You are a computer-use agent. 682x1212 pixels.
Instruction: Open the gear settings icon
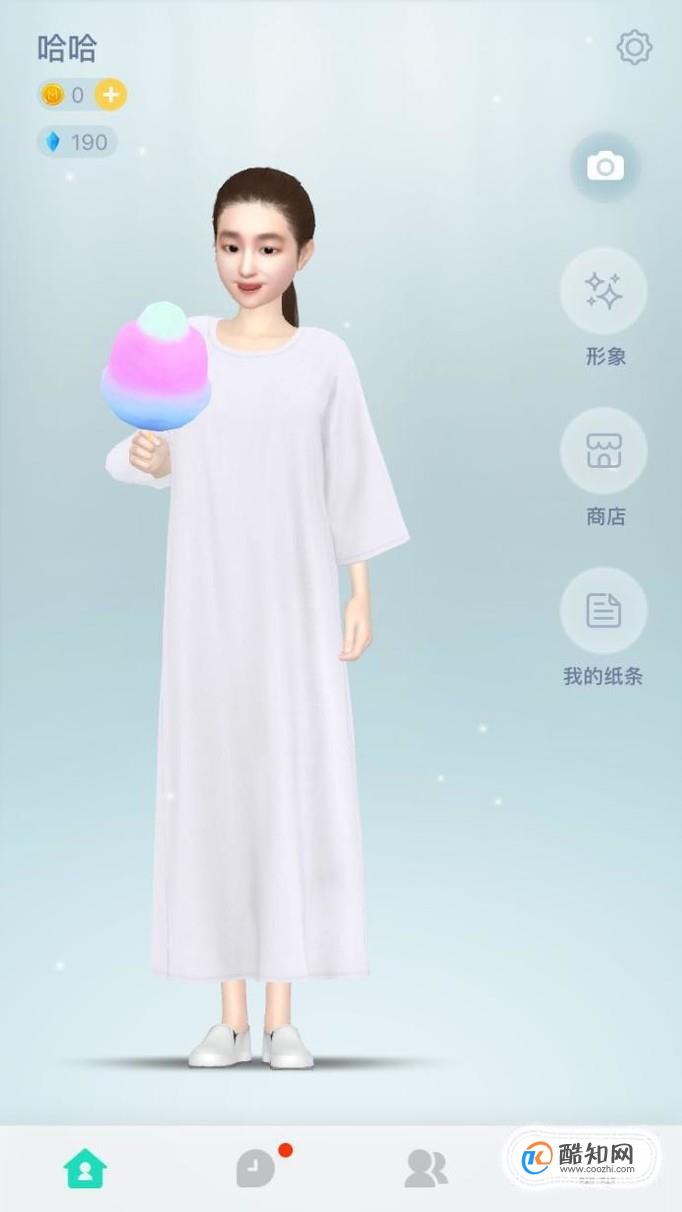click(x=634, y=47)
